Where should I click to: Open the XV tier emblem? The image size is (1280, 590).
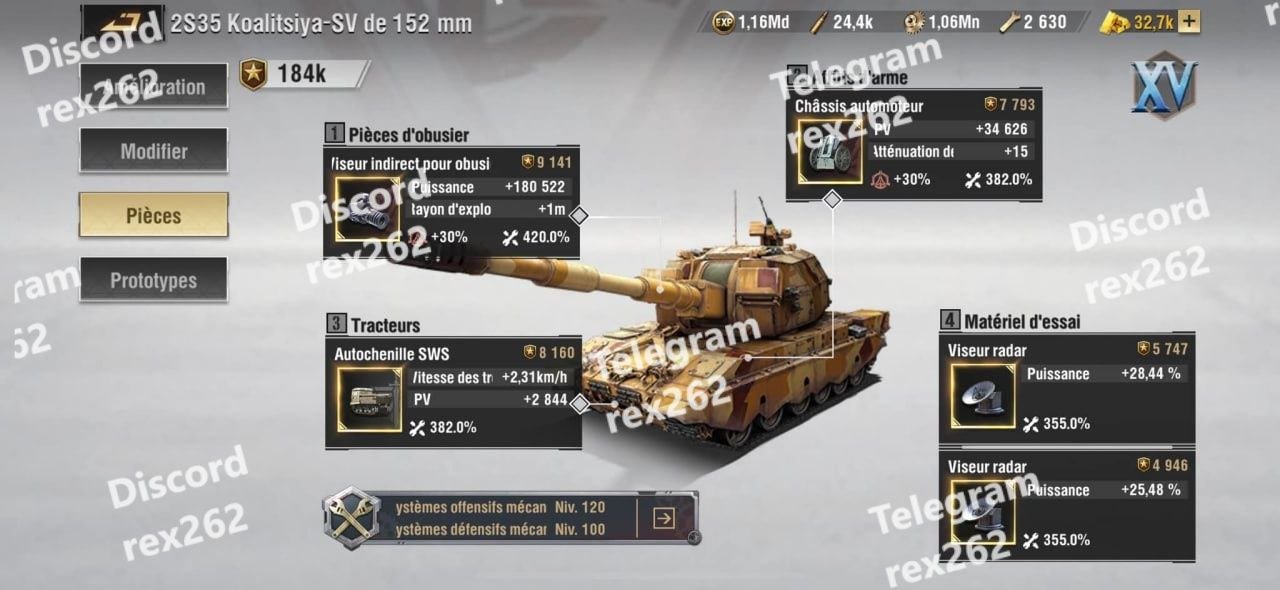pos(1164,87)
